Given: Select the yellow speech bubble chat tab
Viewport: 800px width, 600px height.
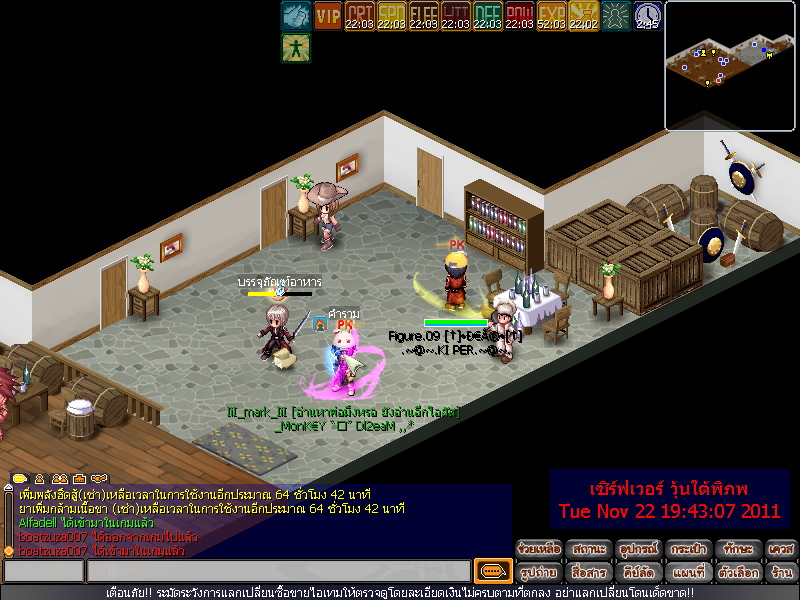Looking at the screenshot, I should pos(19,479).
